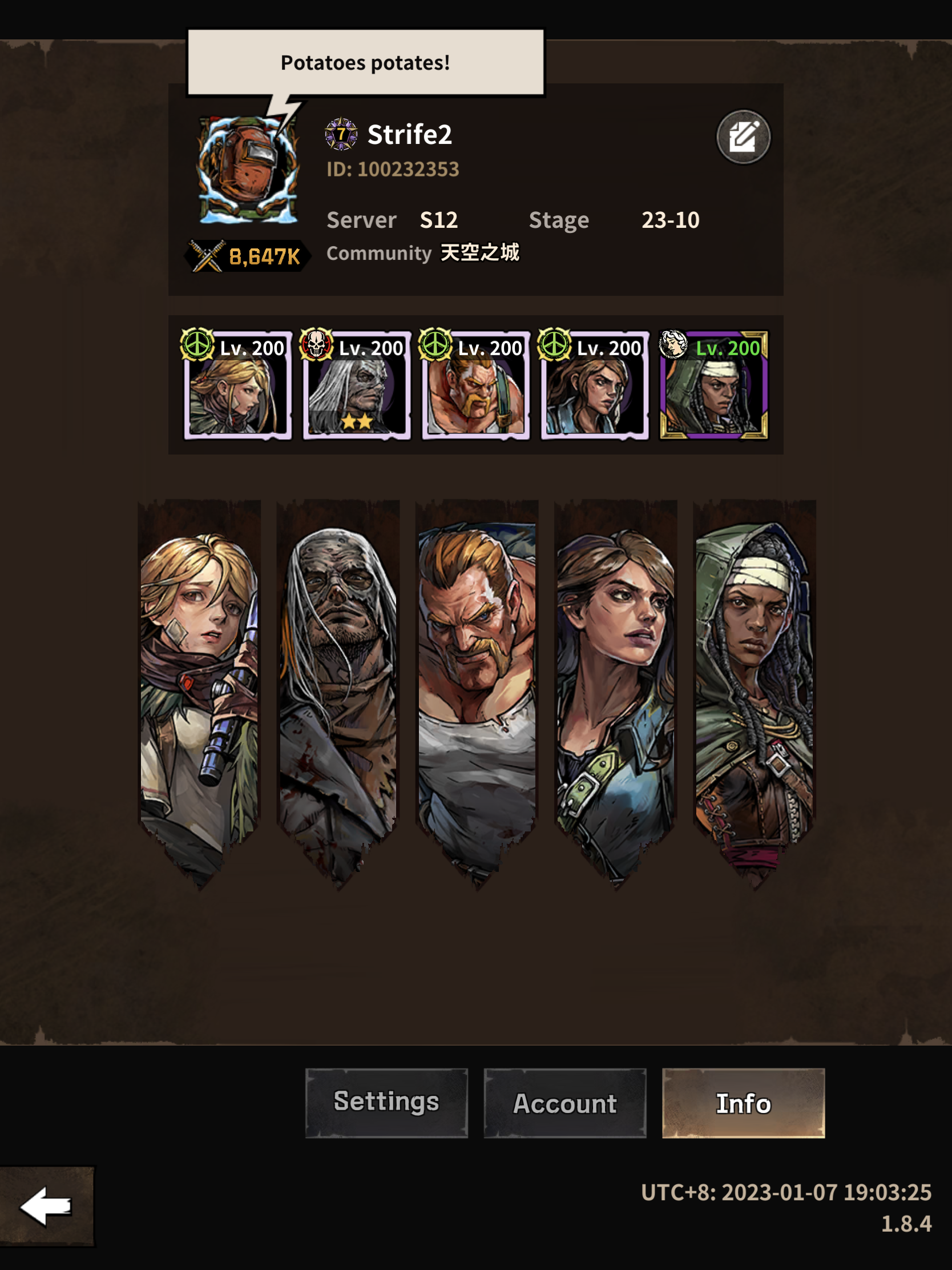Select the brown-haired woman hero thumbnail

coord(595,386)
